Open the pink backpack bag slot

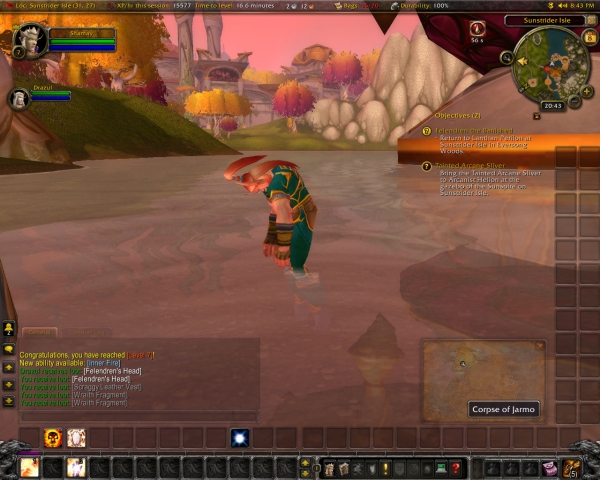click(550, 467)
